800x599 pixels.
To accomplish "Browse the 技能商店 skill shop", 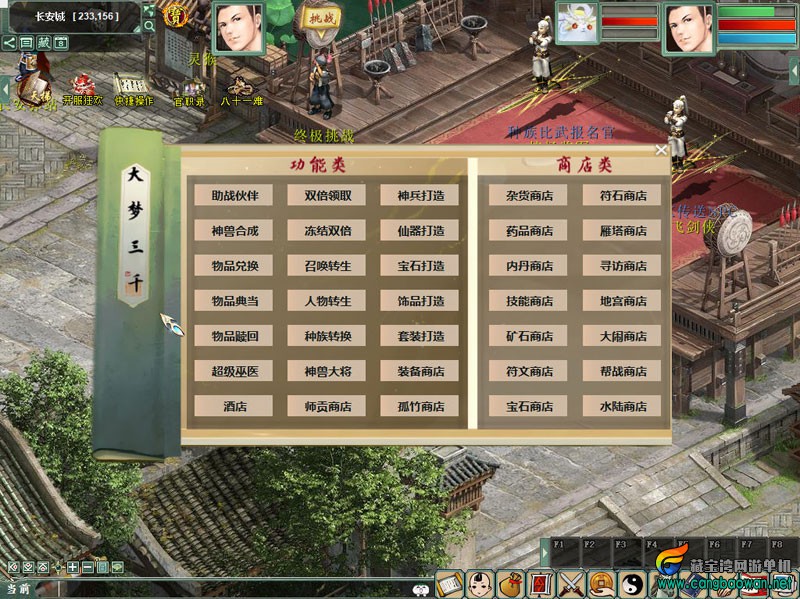I will pos(529,301).
